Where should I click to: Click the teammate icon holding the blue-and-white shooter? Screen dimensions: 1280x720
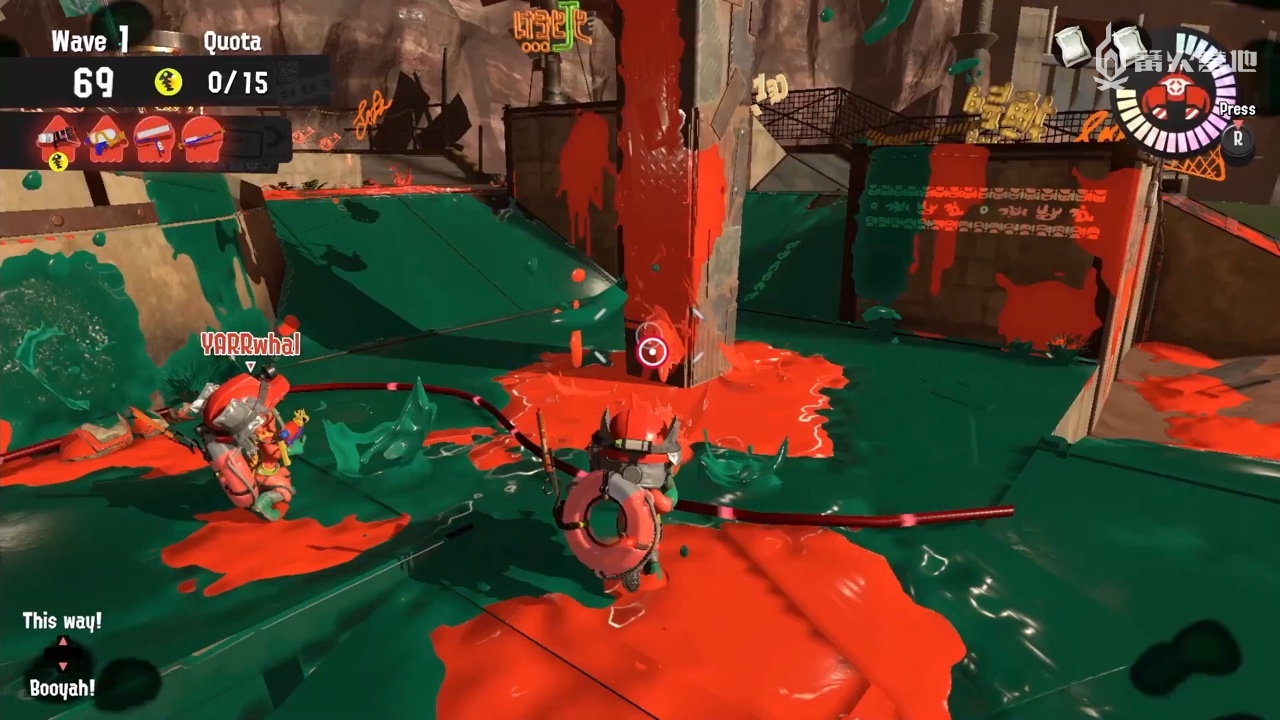coord(106,140)
